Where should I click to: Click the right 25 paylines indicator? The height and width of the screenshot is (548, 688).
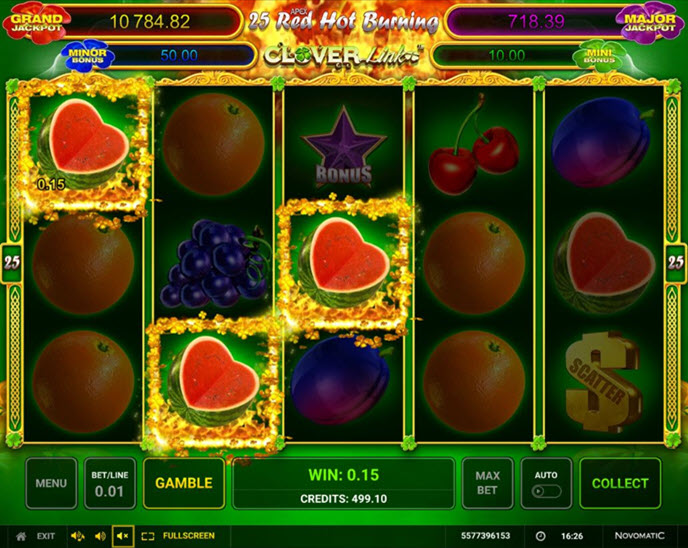[x=675, y=262]
